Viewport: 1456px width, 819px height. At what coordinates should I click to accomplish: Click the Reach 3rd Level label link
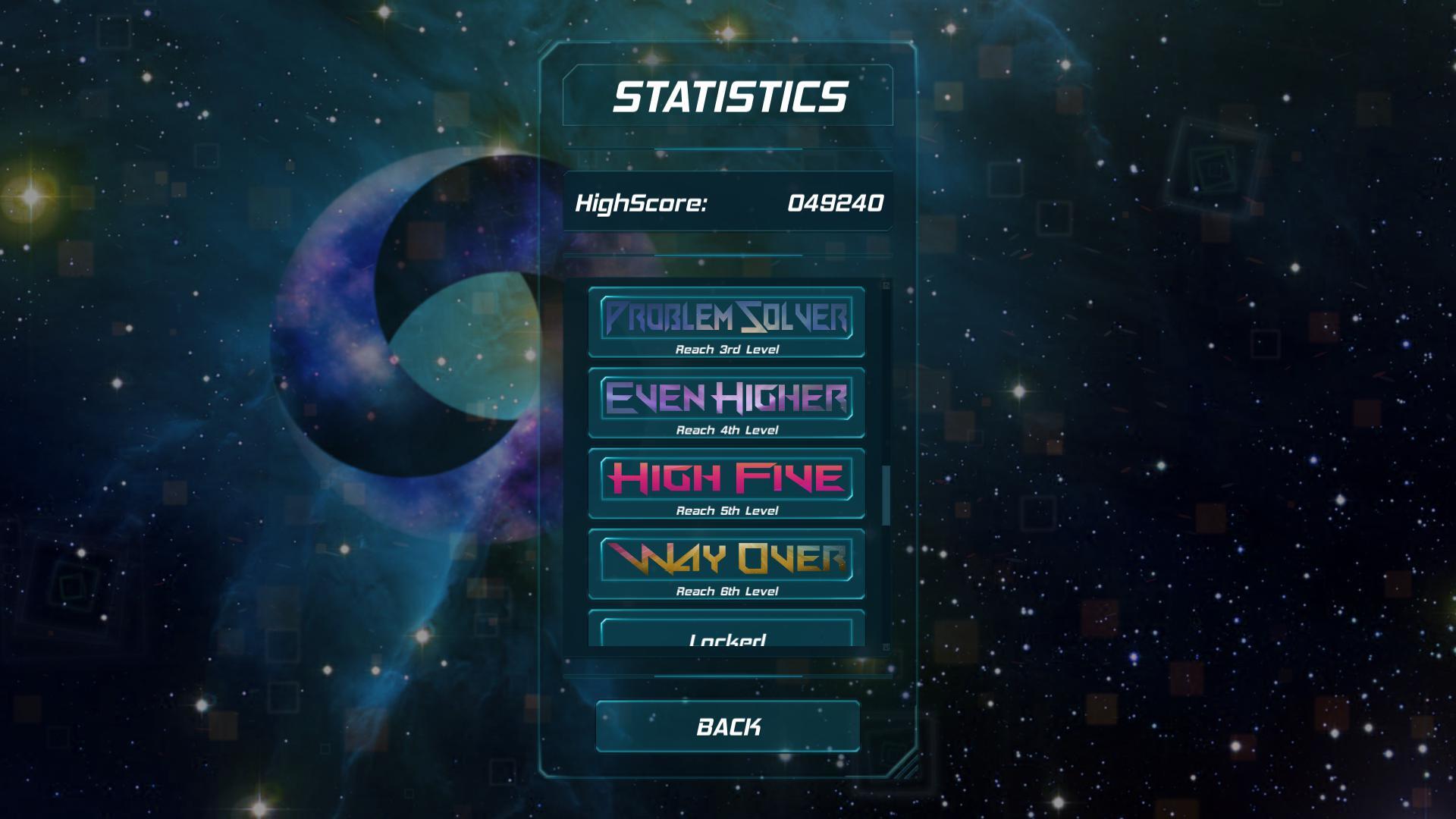tap(726, 349)
